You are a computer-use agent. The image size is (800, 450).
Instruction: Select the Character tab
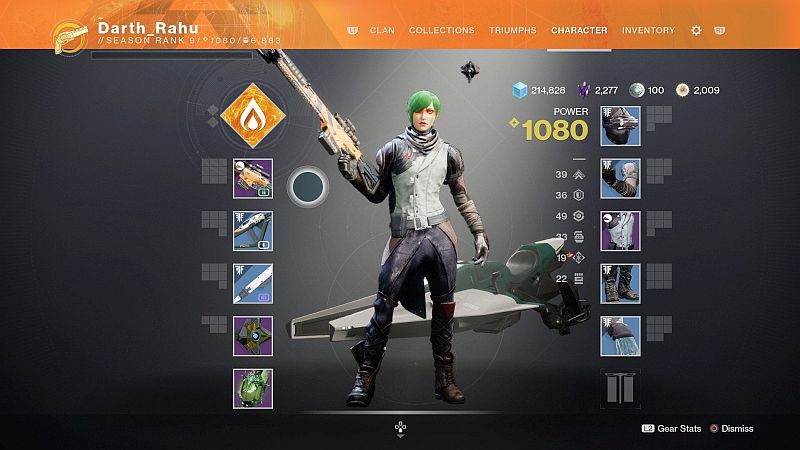click(x=579, y=30)
